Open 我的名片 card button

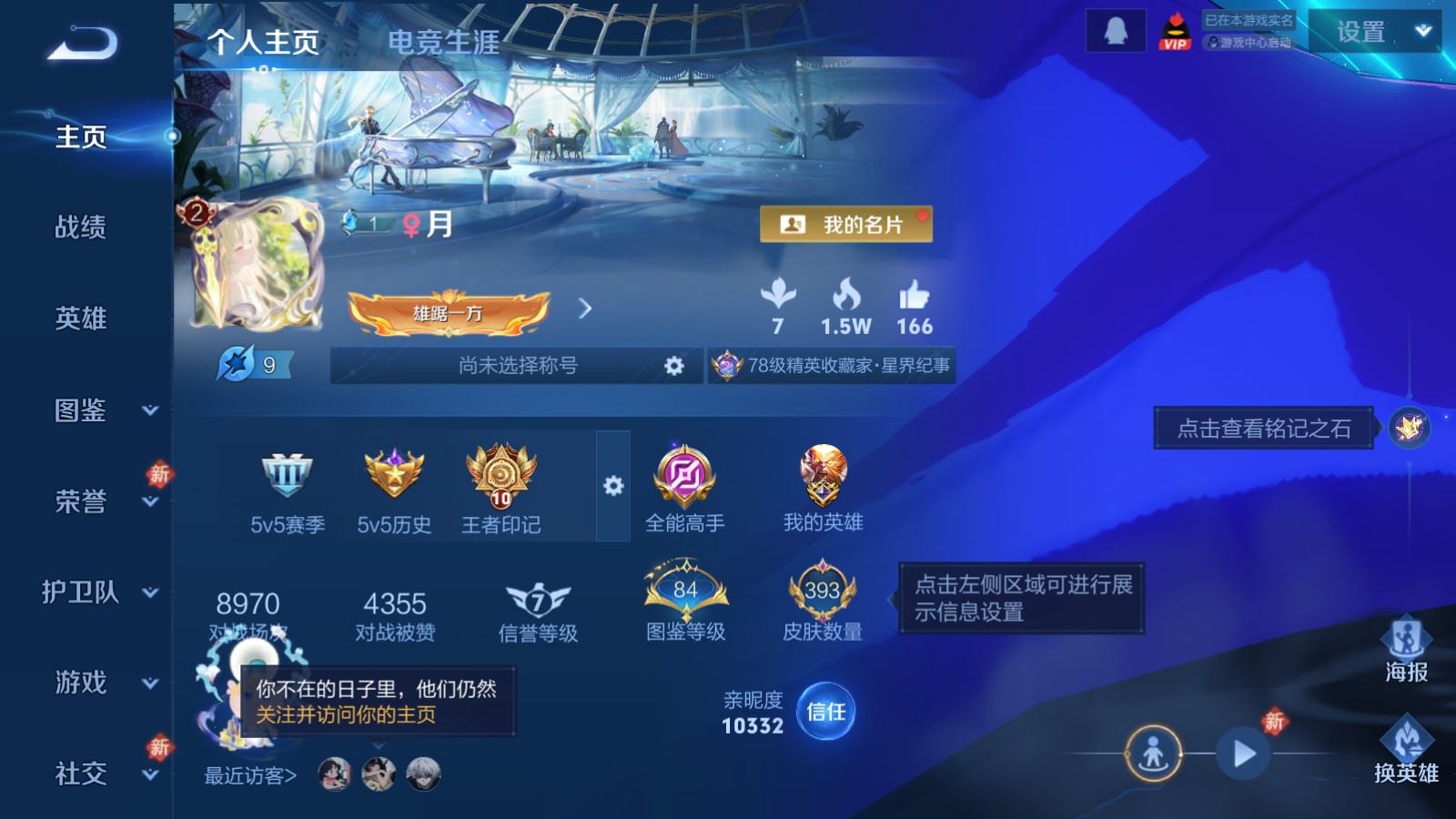844,225
